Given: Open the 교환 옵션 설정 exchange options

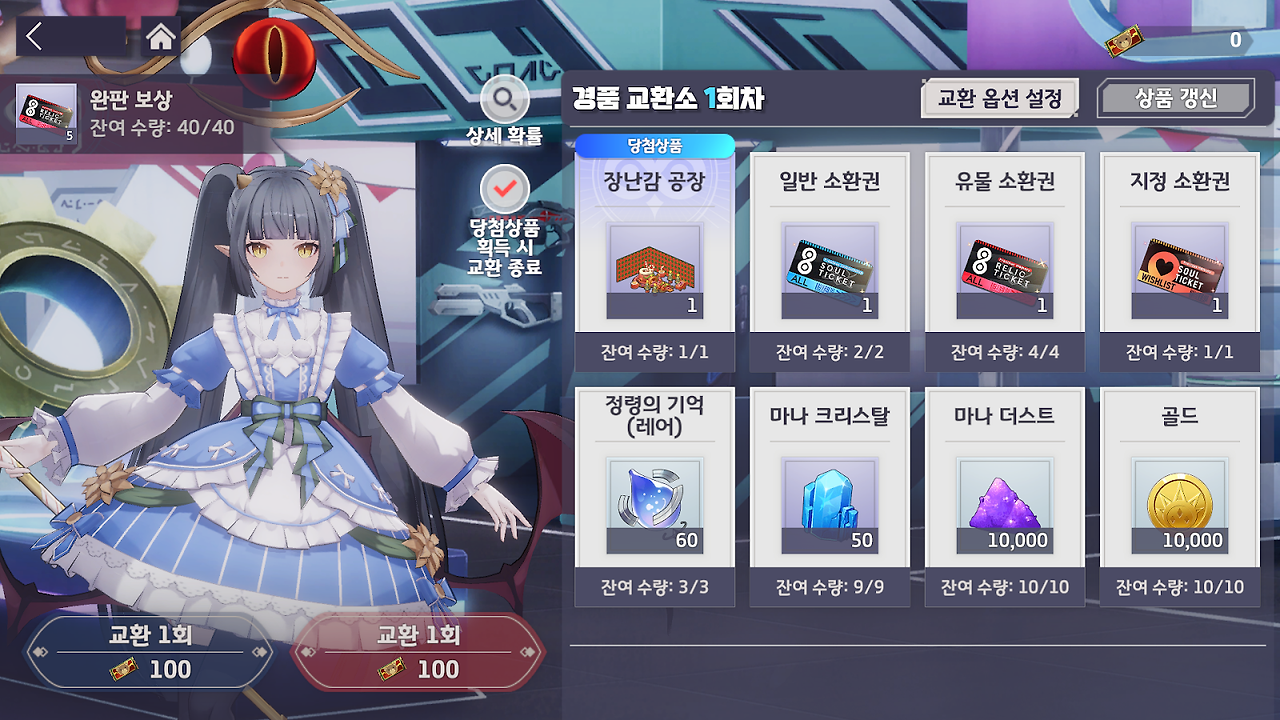Looking at the screenshot, I should tap(996, 97).
